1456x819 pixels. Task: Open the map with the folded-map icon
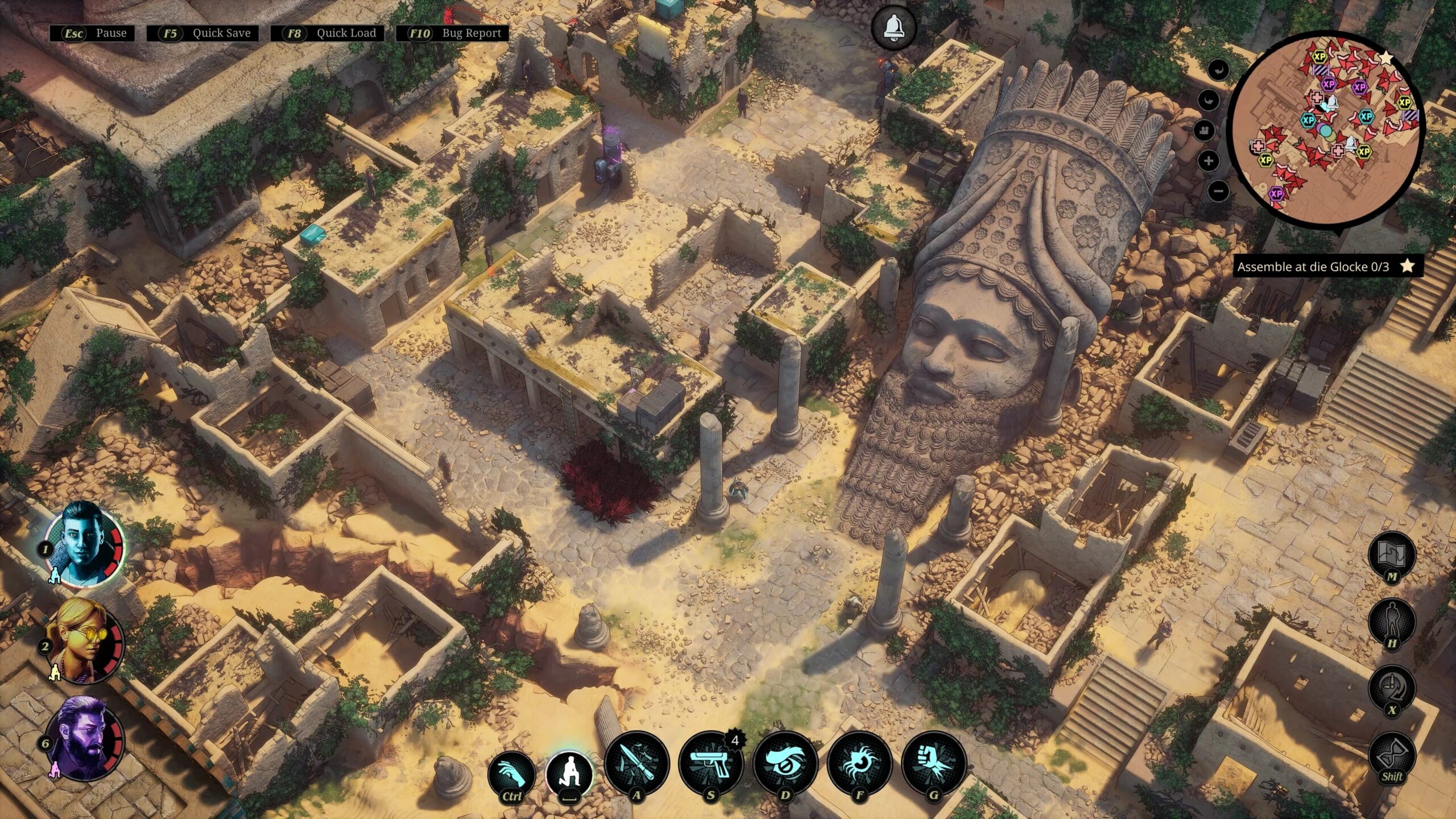point(1391,553)
